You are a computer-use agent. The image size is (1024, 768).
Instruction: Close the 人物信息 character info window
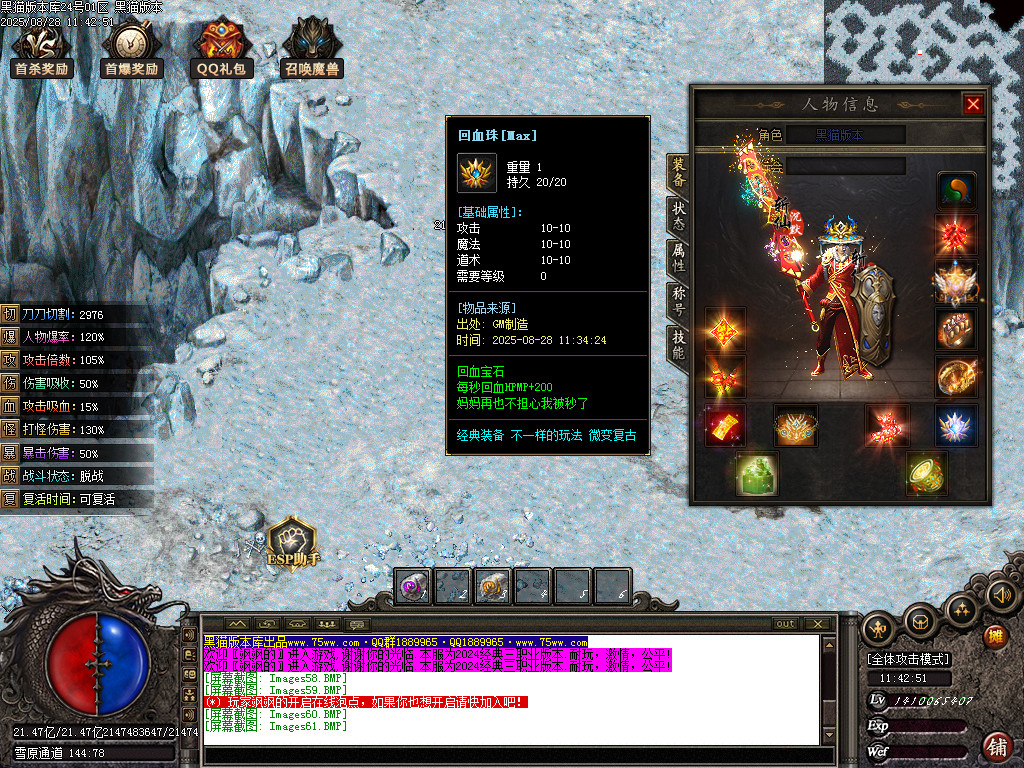[972, 104]
